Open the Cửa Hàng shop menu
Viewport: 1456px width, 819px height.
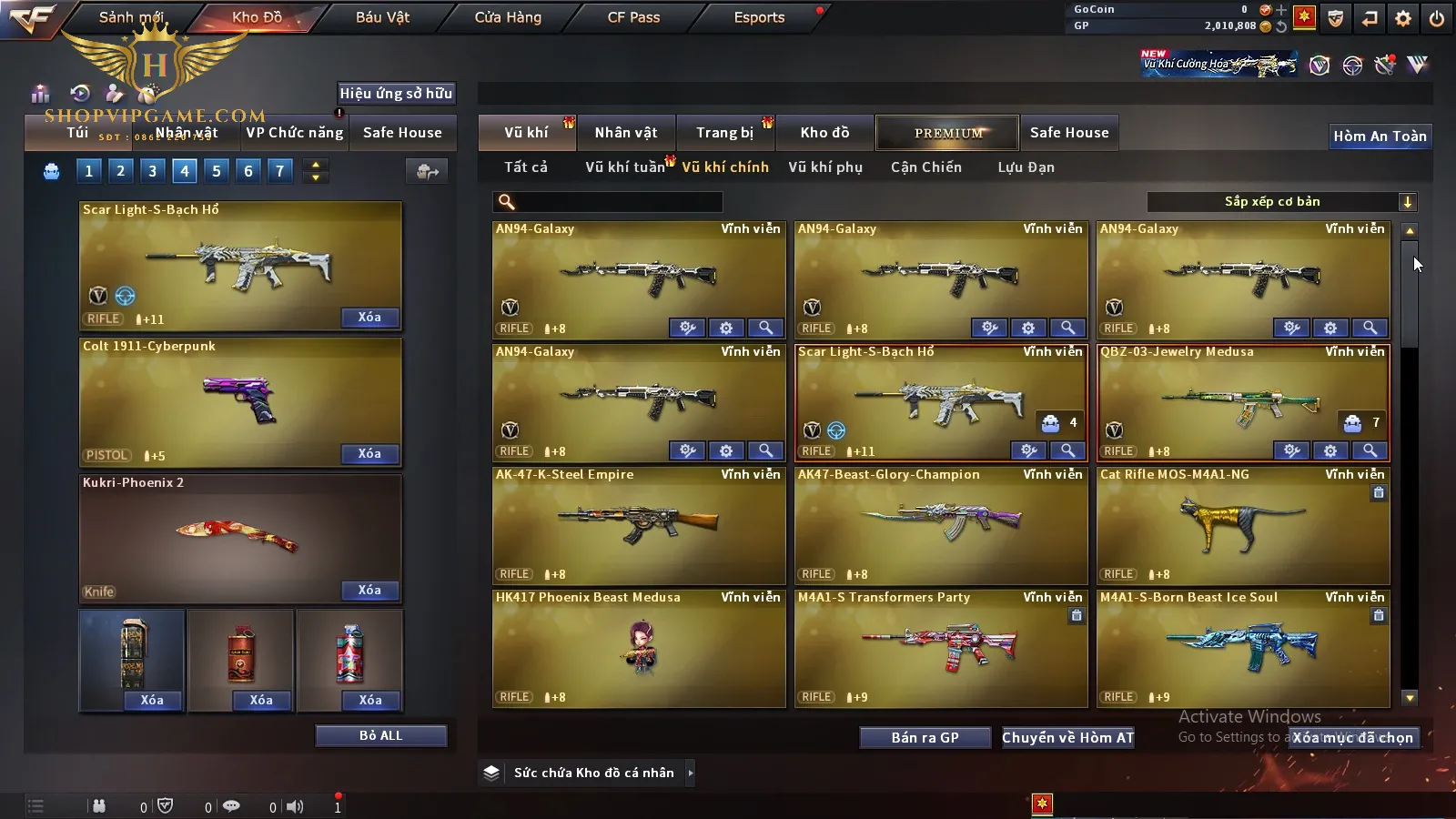(508, 17)
